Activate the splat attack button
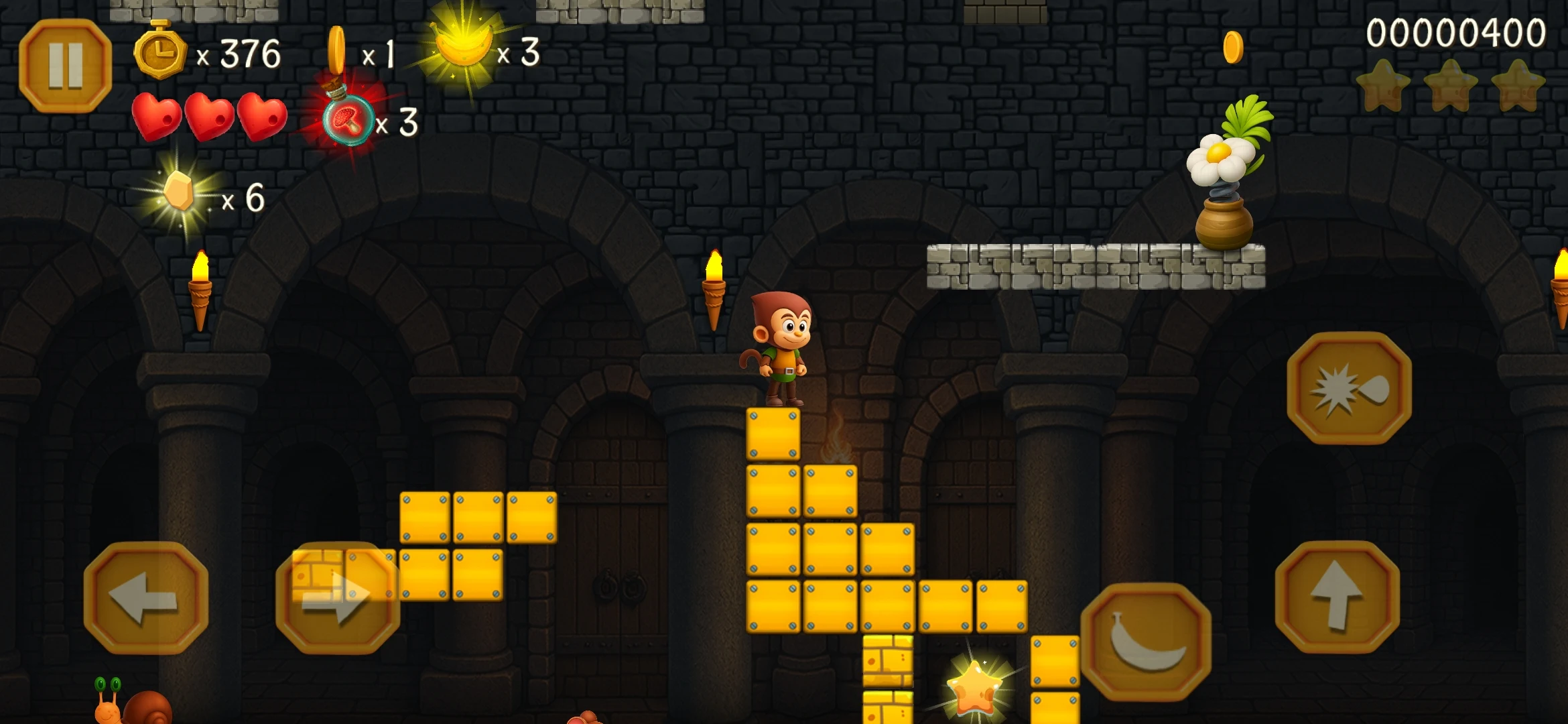The image size is (1568, 724). pyautogui.click(x=1349, y=388)
